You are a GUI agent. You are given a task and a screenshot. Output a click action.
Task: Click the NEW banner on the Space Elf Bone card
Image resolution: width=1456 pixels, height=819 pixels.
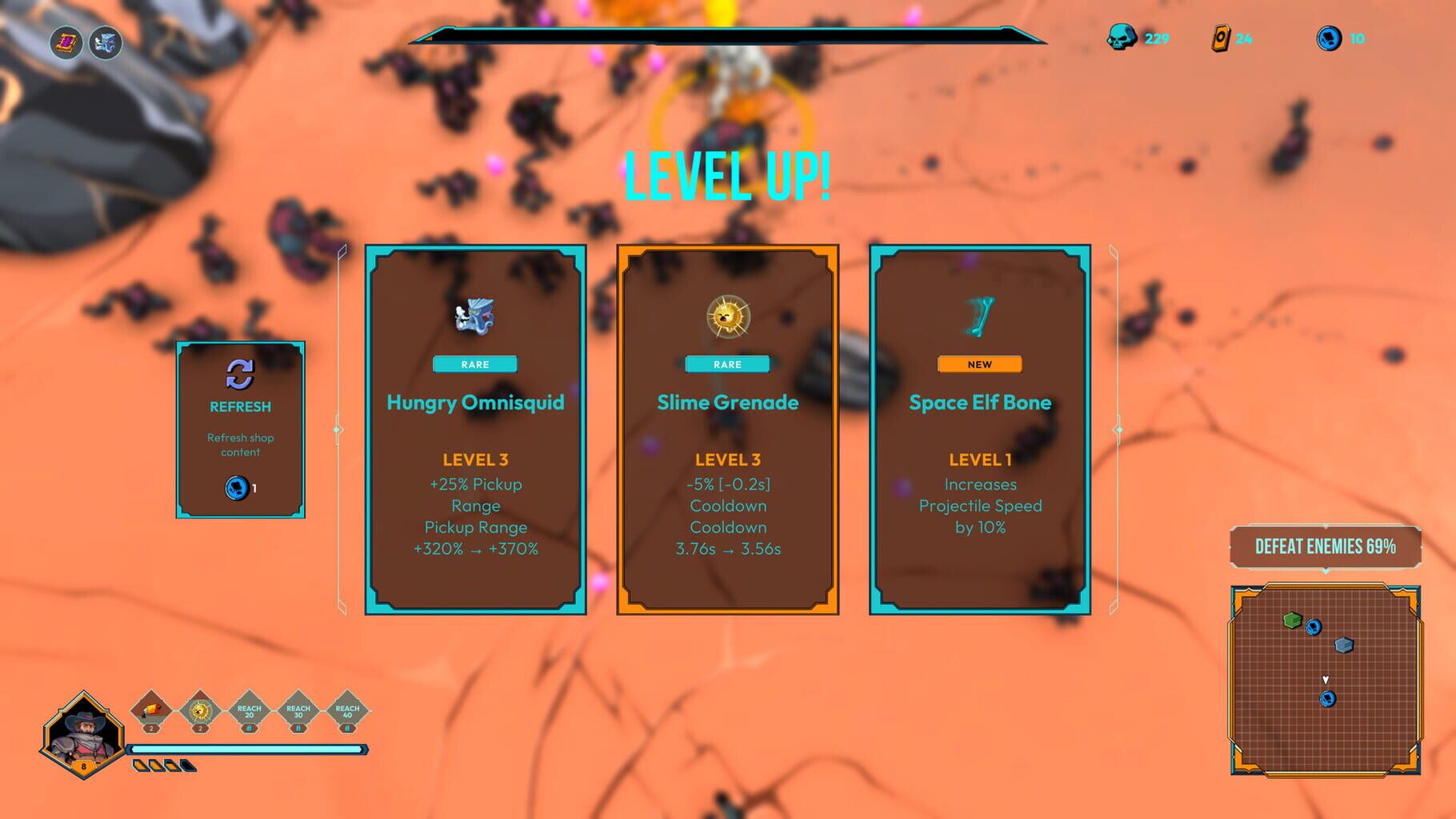979,364
